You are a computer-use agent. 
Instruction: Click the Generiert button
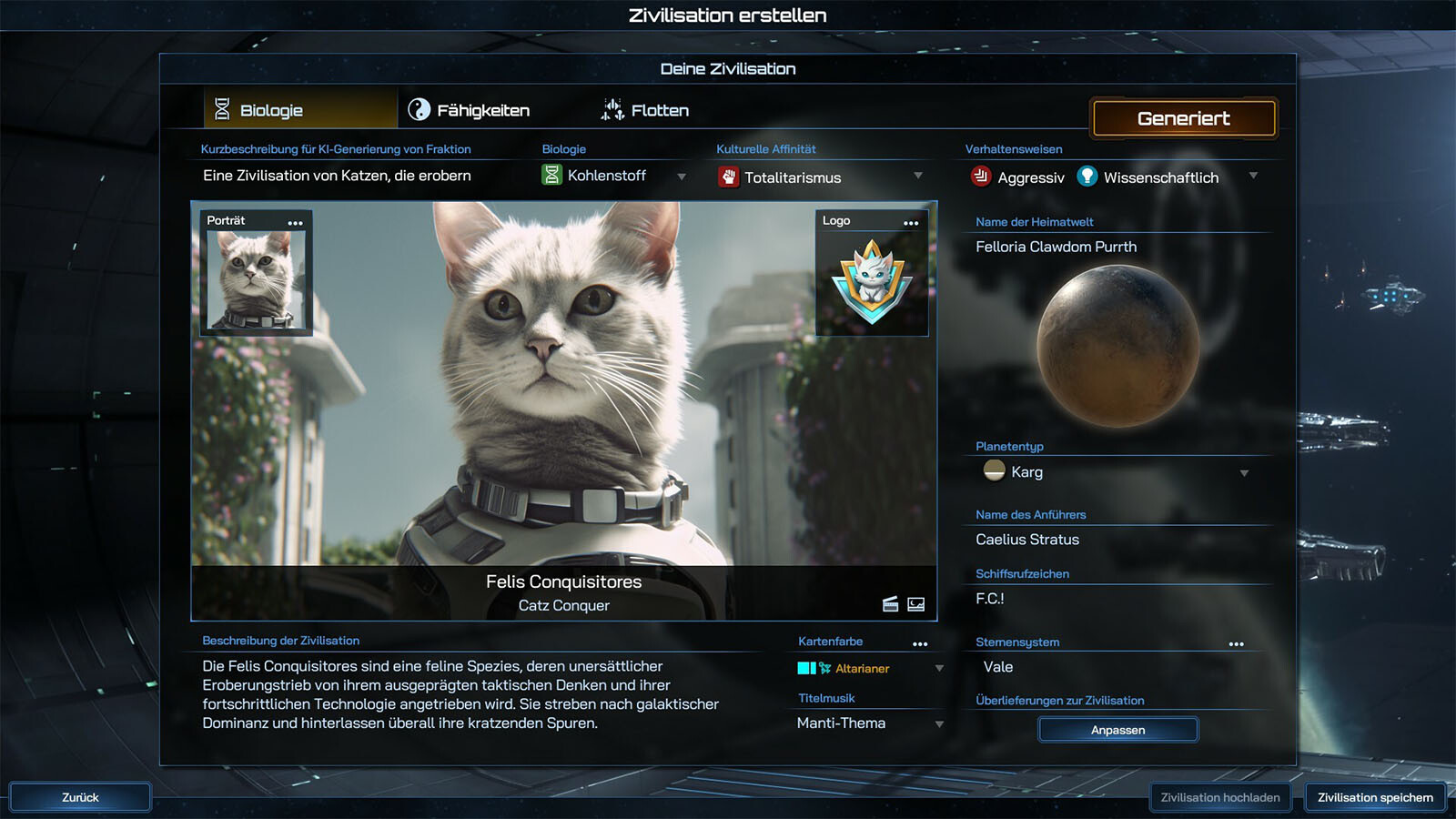point(1183,118)
